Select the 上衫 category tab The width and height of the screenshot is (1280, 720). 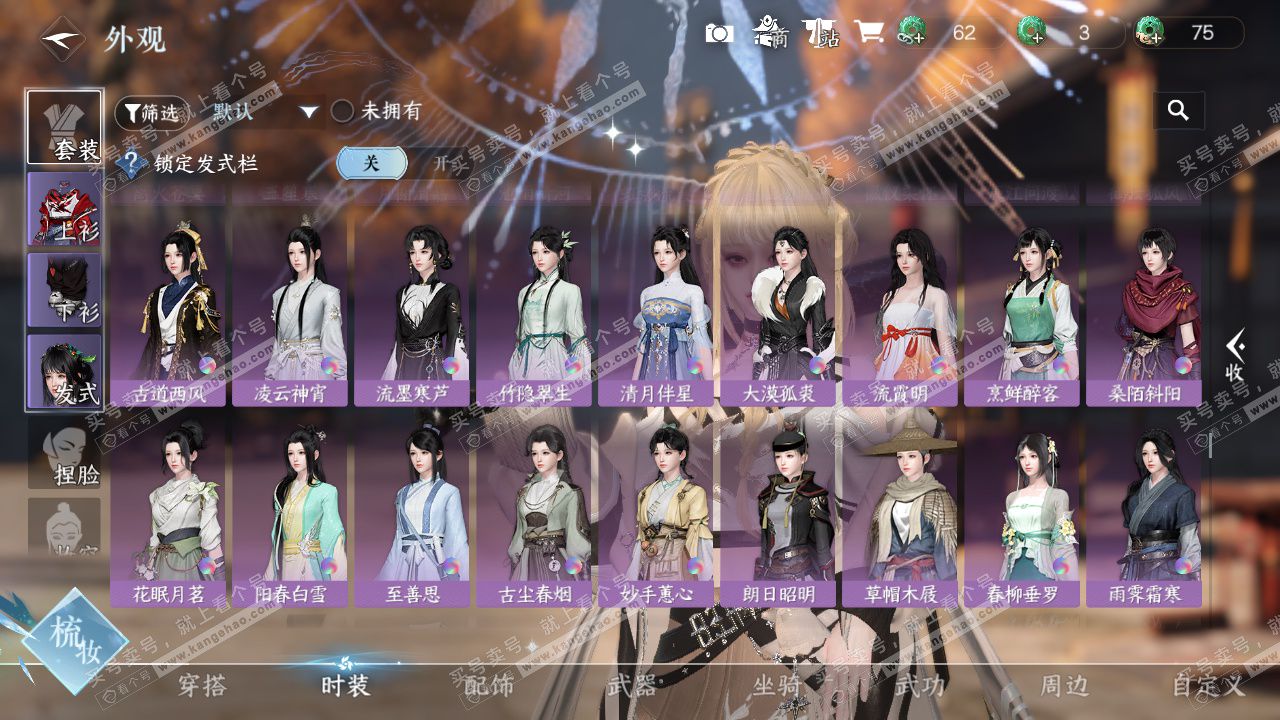(64, 208)
